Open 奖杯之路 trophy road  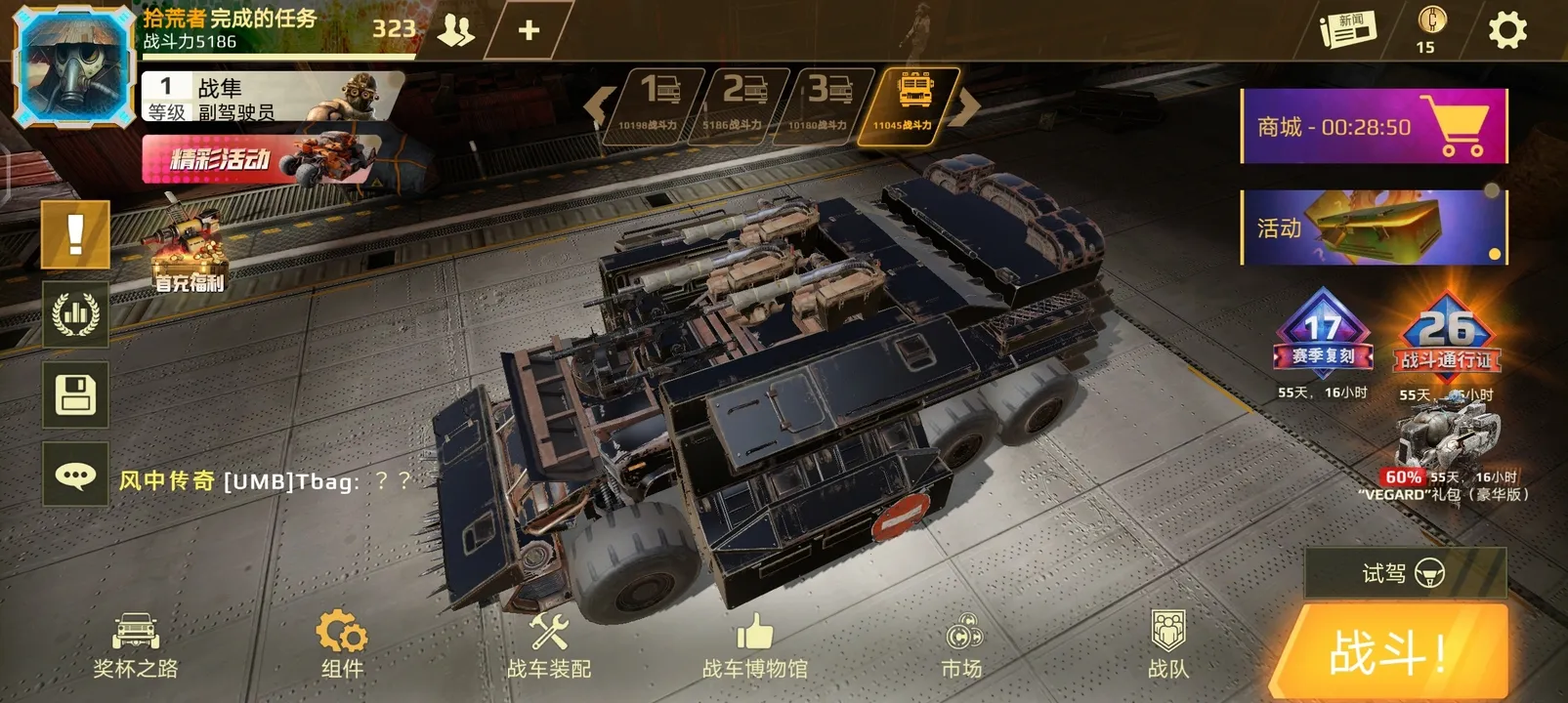(136, 646)
